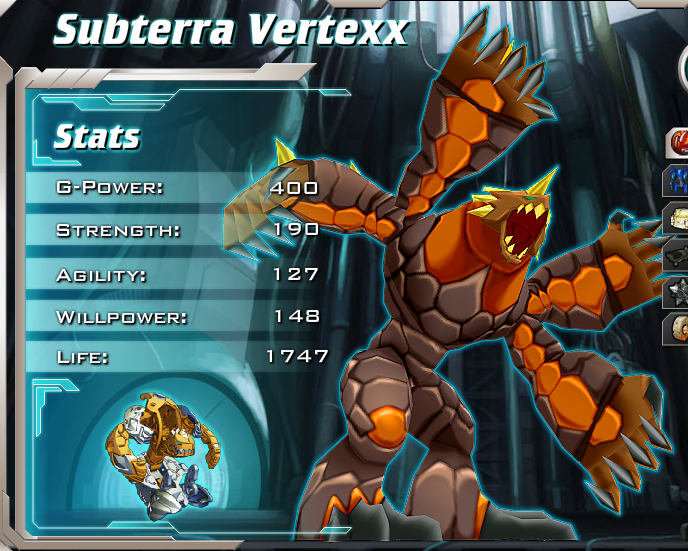This screenshot has width=688, height=551.
Task: Open the cream-colored armor gear icon
Action: [678, 218]
